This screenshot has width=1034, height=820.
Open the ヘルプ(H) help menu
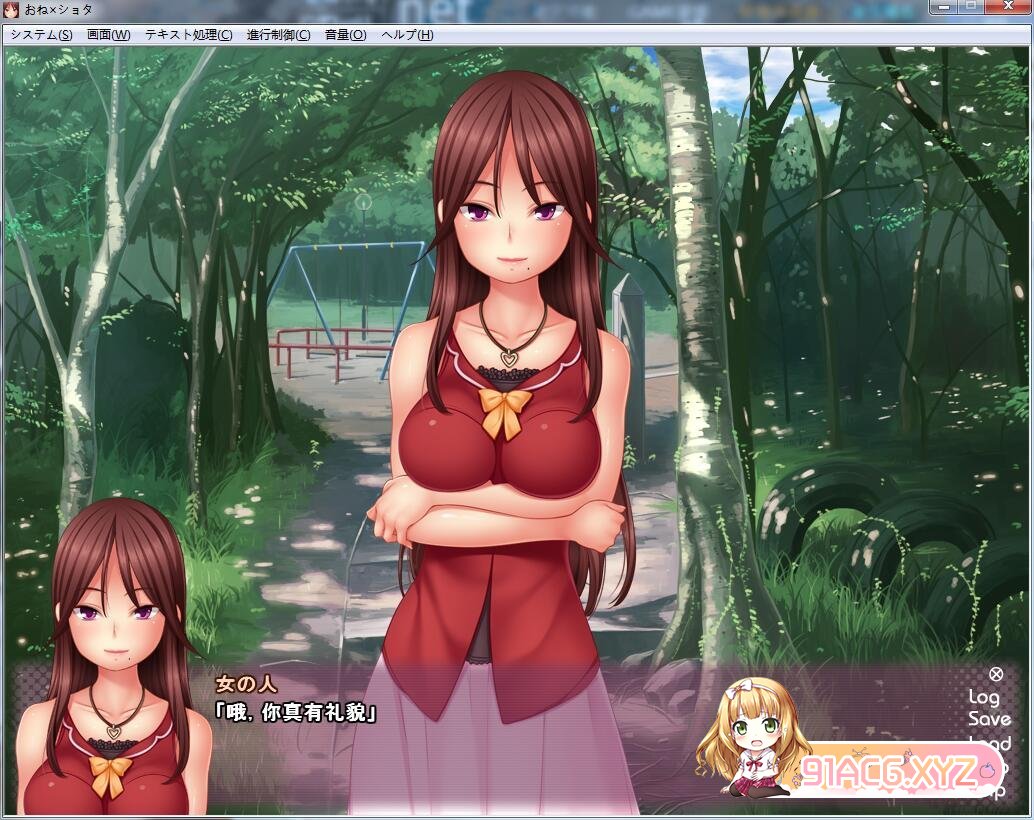click(x=407, y=34)
